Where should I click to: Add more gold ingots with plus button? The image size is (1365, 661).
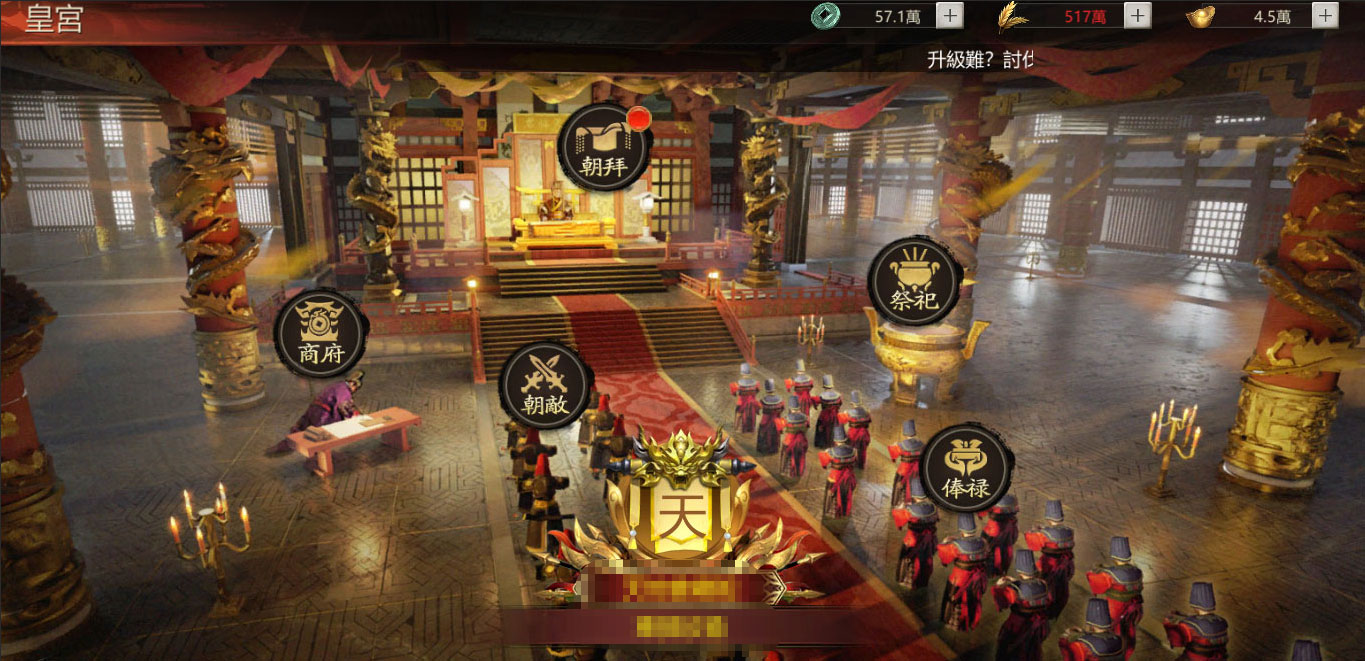coord(1324,16)
